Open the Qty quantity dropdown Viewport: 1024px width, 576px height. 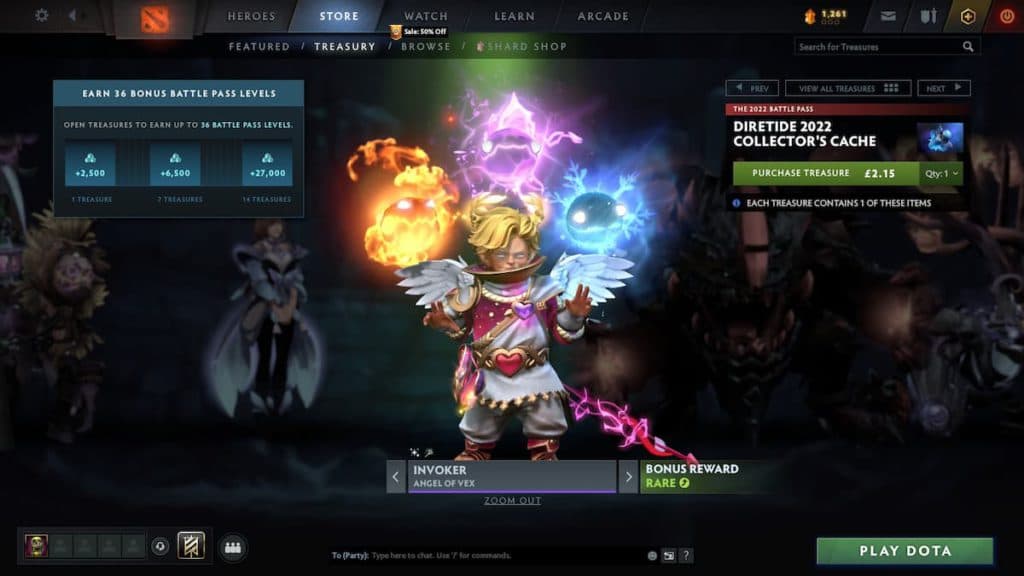pos(941,173)
